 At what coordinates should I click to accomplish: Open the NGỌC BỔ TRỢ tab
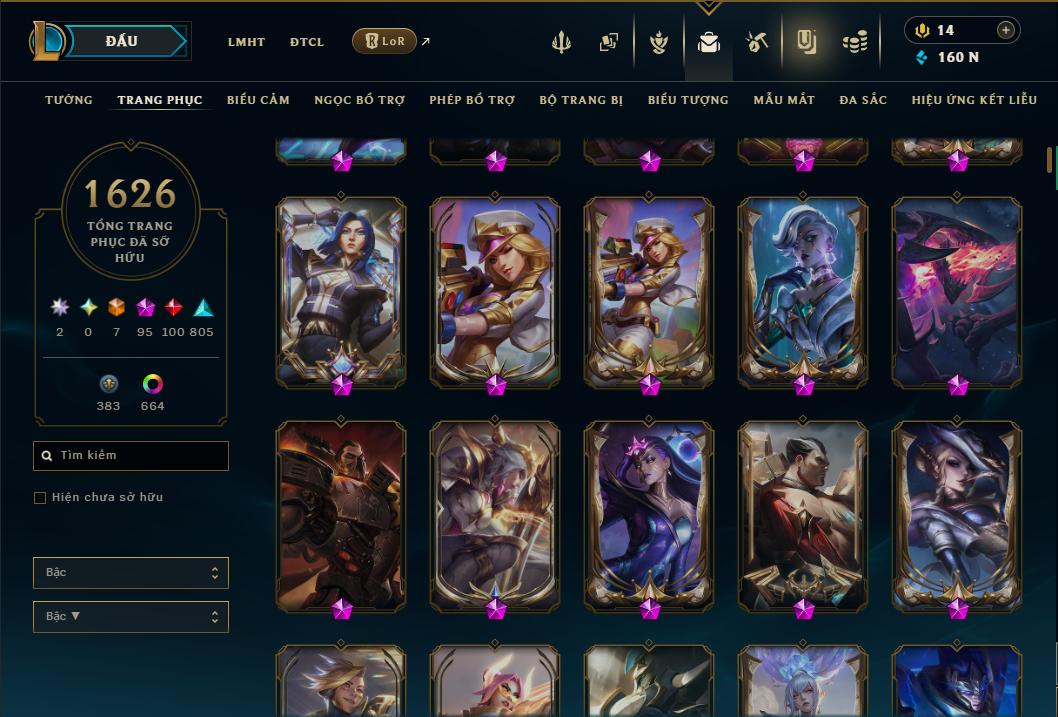[359, 100]
